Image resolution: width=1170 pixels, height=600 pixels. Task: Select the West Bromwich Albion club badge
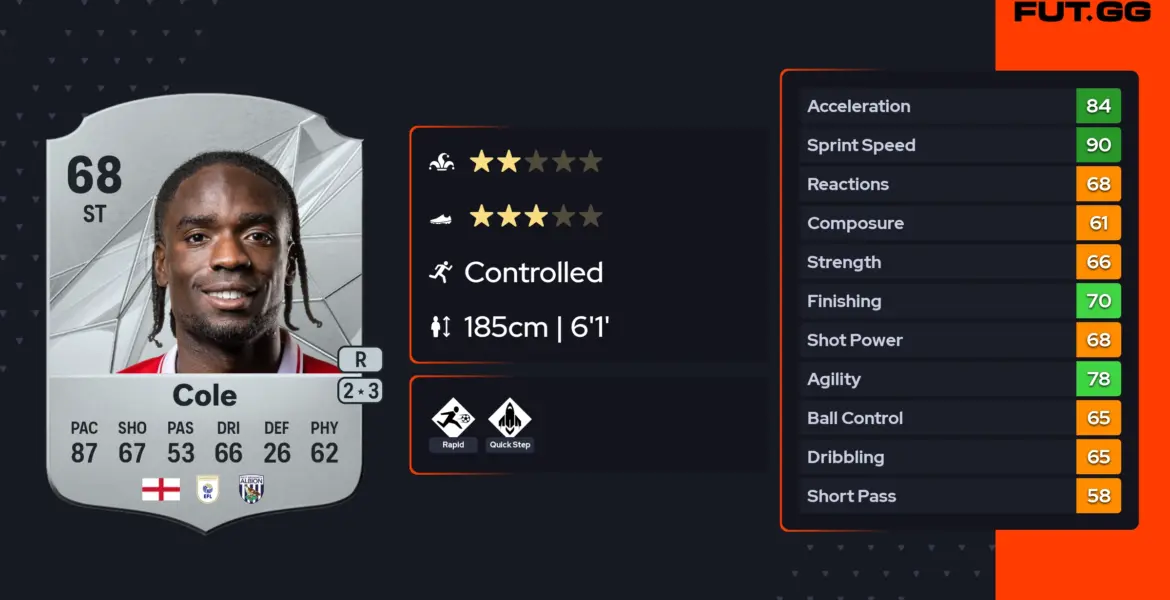250,489
